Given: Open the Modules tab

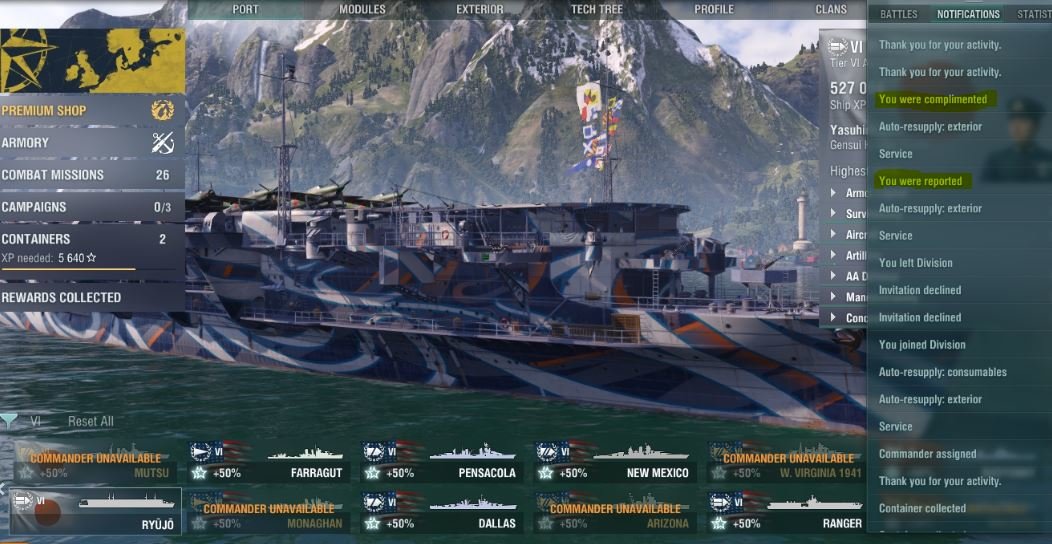Looking at the screenshot, I should pos(362,10).
